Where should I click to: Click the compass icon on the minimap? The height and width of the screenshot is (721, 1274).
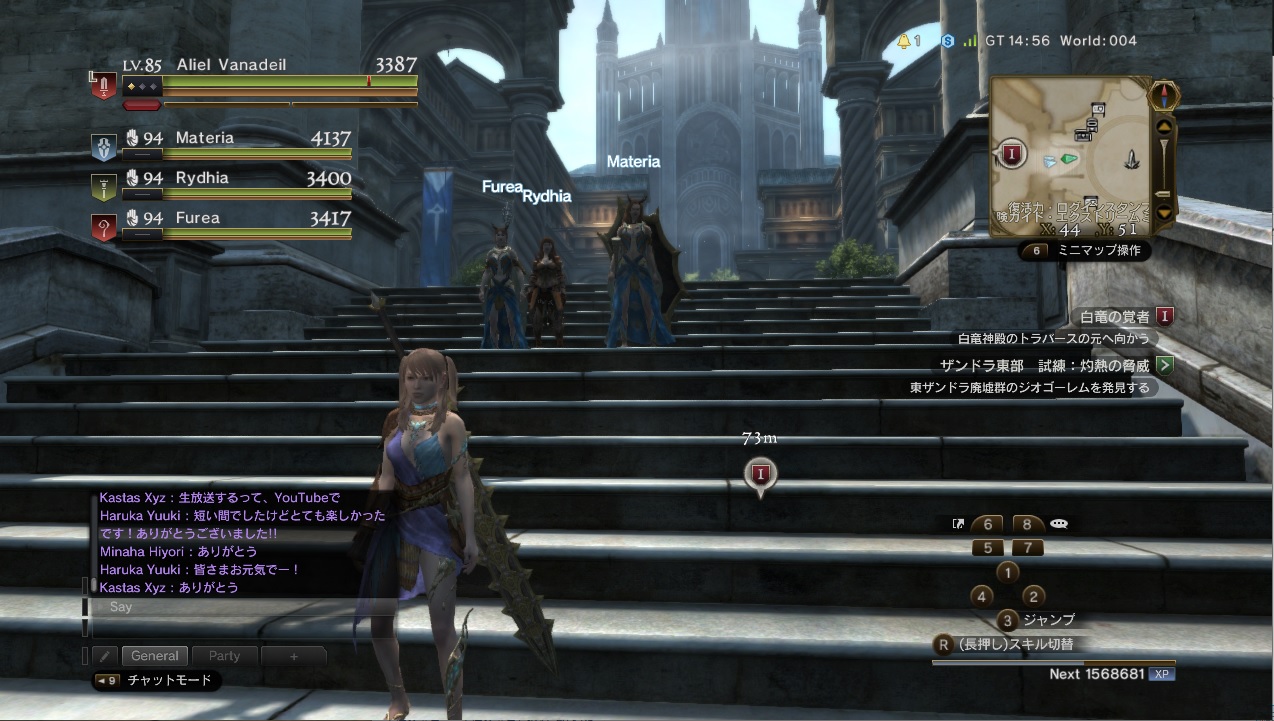pyautogui.click(x=1163, y=96)
